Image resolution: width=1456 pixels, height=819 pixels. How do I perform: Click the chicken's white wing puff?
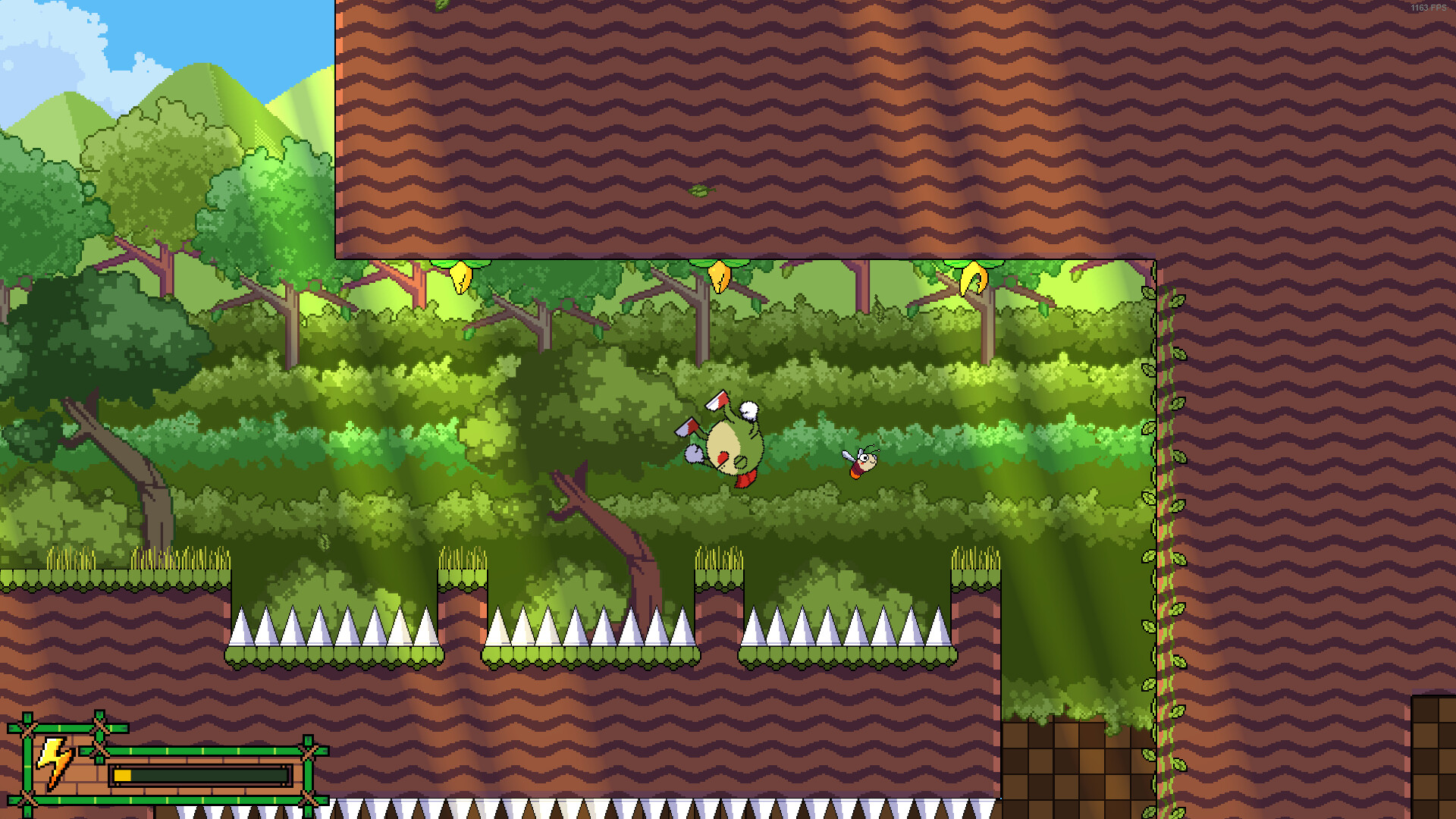pos(749,409)
